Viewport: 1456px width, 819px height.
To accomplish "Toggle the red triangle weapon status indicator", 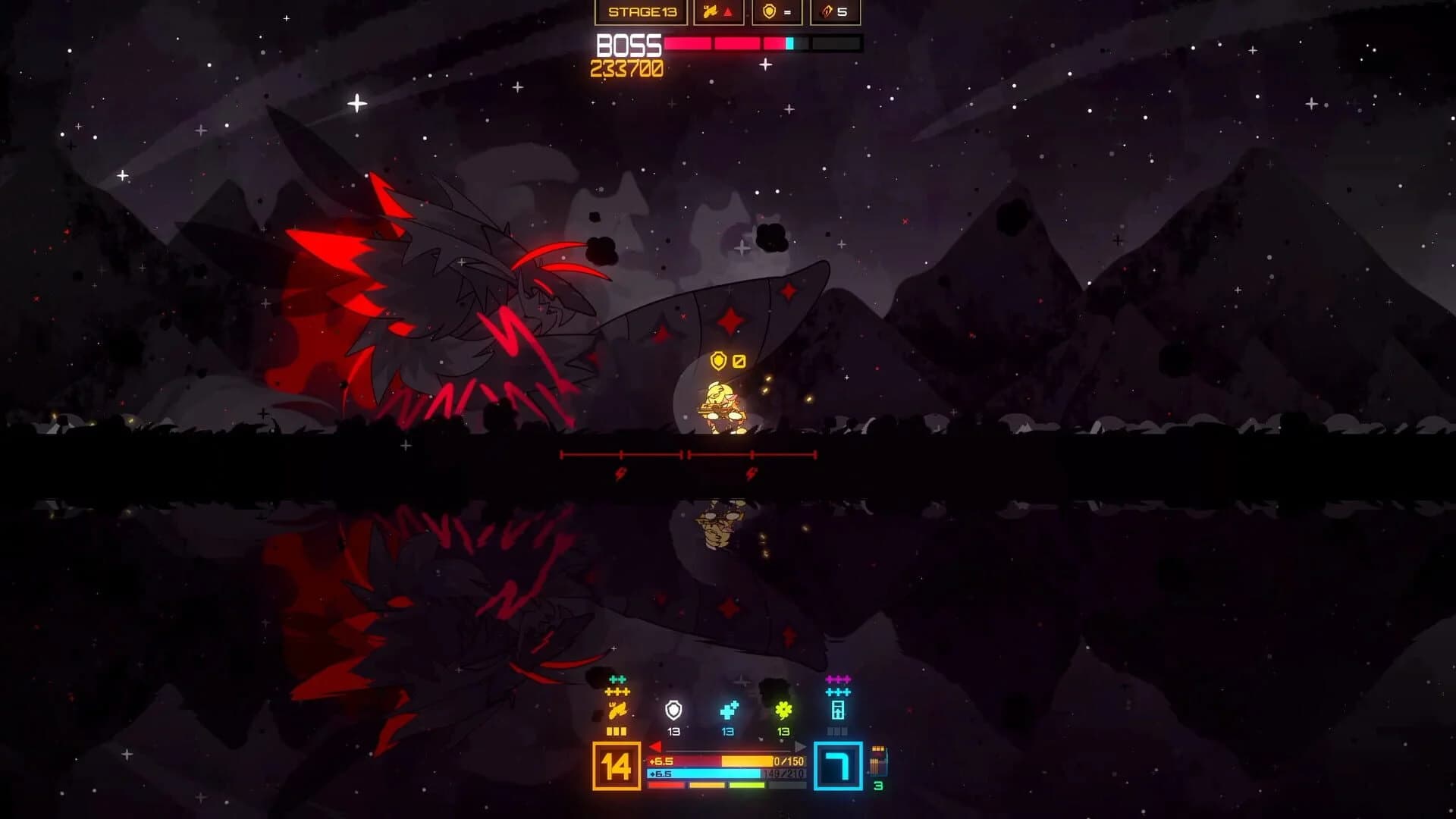I will [x=729, y=11].
